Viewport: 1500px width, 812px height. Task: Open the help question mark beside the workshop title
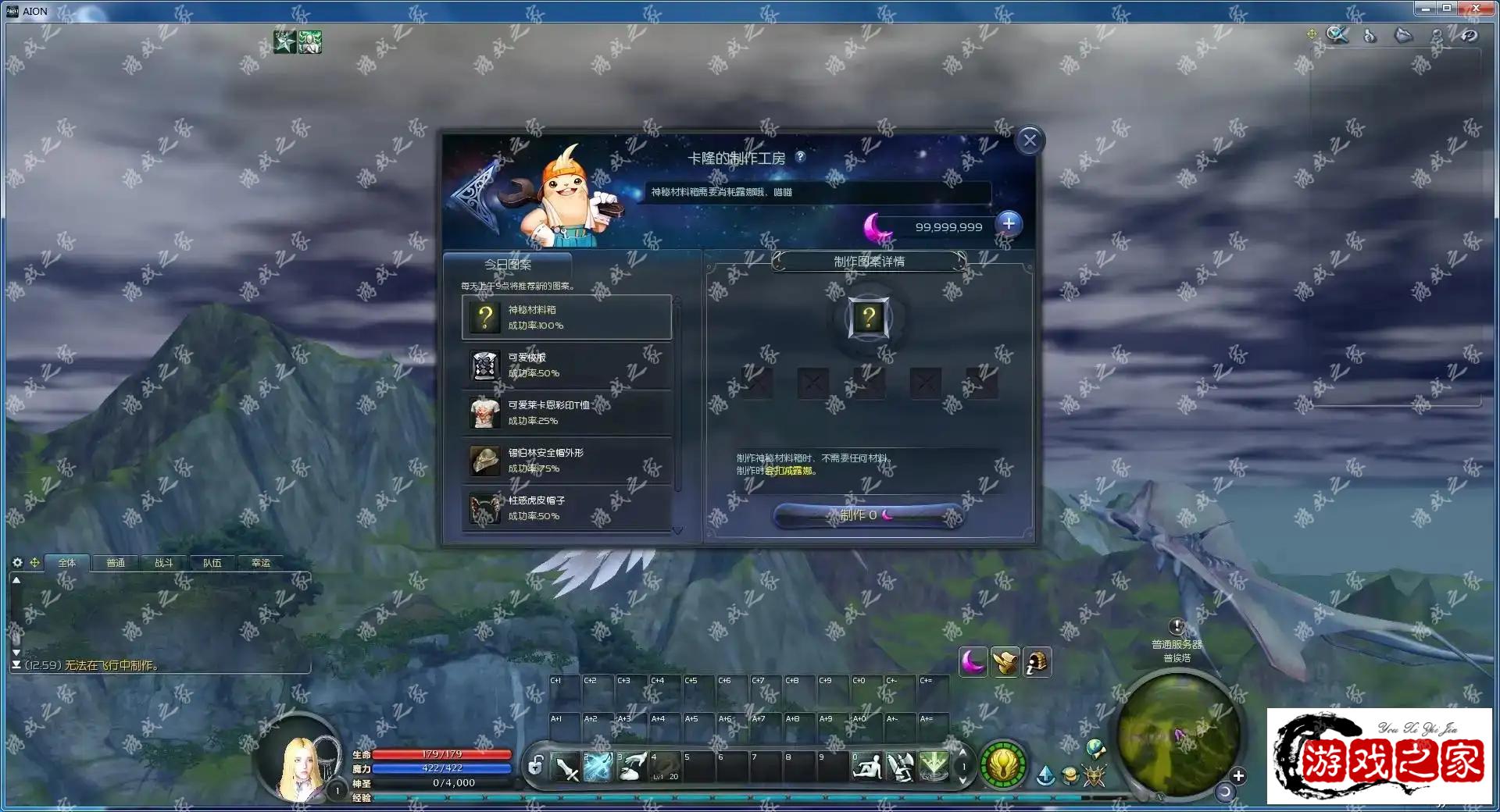(x=801, y=157)
